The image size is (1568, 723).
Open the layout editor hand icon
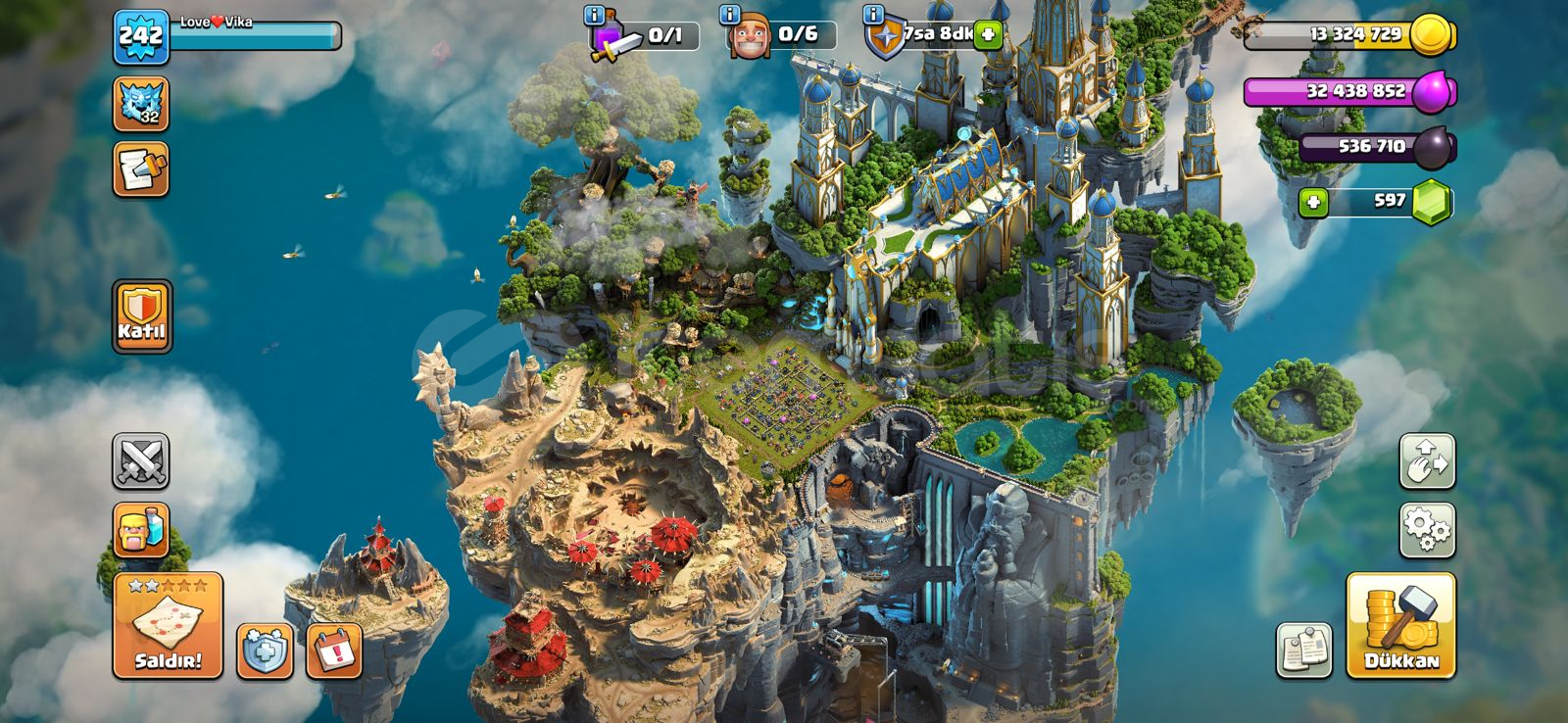tap(1427, 461)
